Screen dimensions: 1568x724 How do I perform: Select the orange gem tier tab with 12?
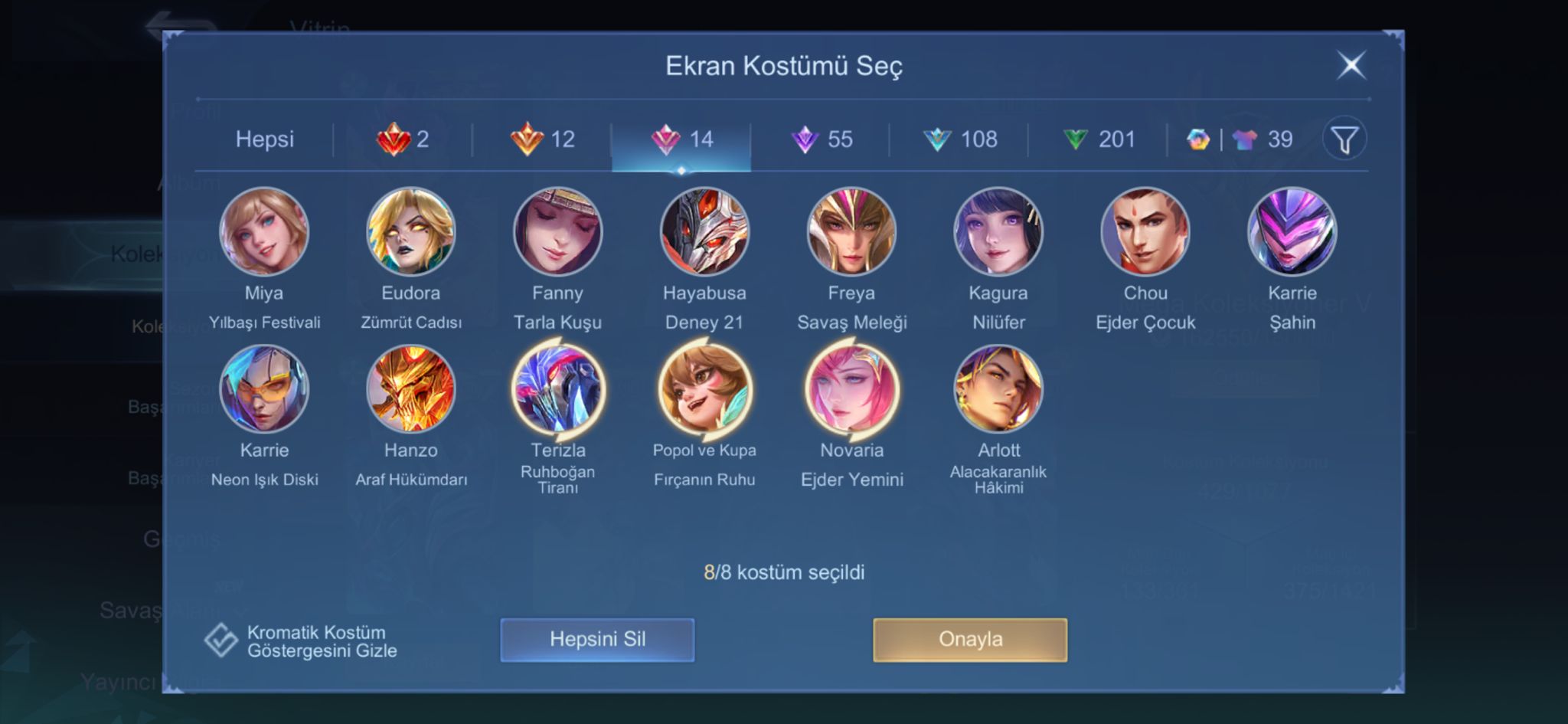point(542,139)
